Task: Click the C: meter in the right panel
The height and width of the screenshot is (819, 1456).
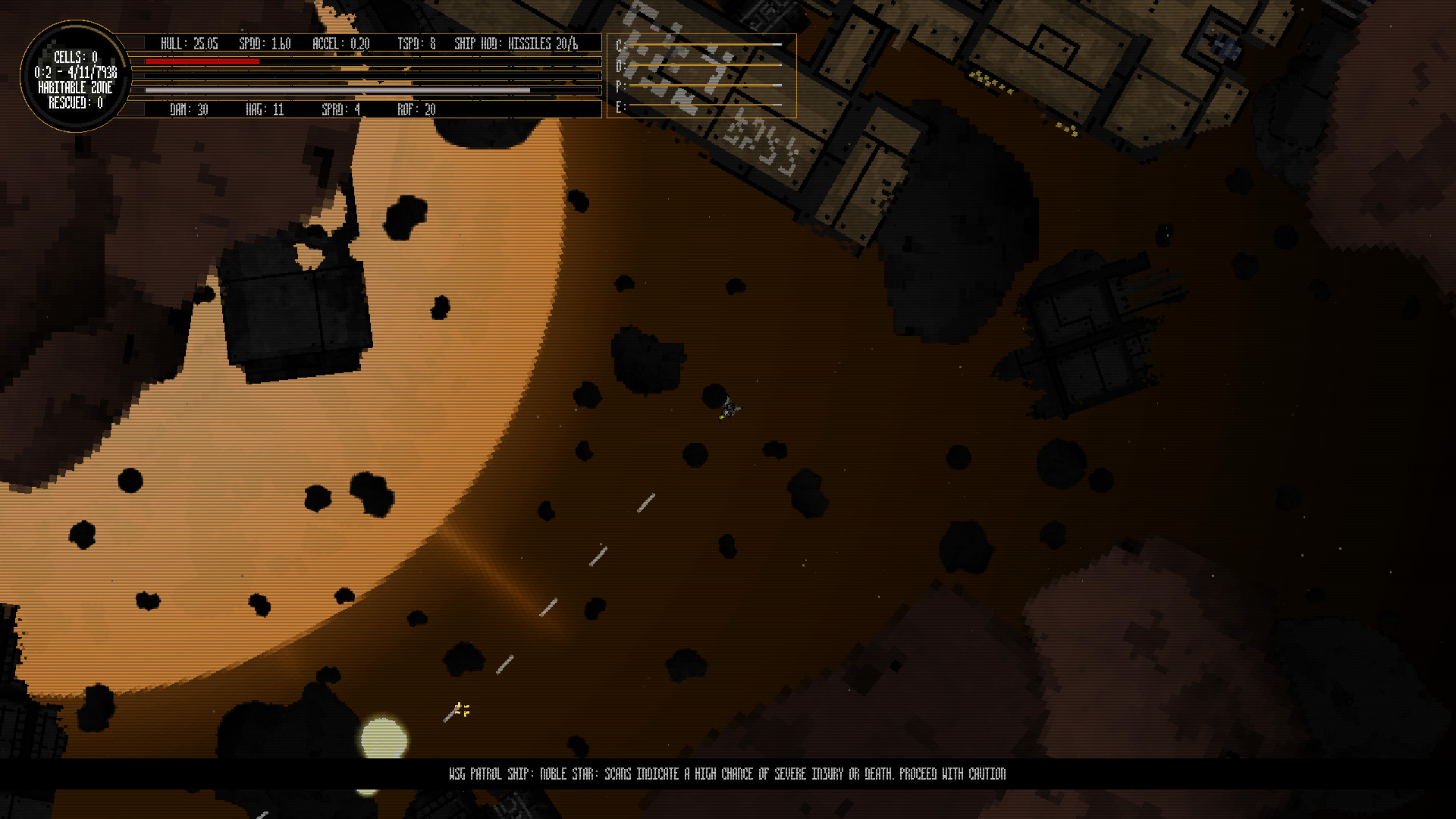Action: (705, 44)
